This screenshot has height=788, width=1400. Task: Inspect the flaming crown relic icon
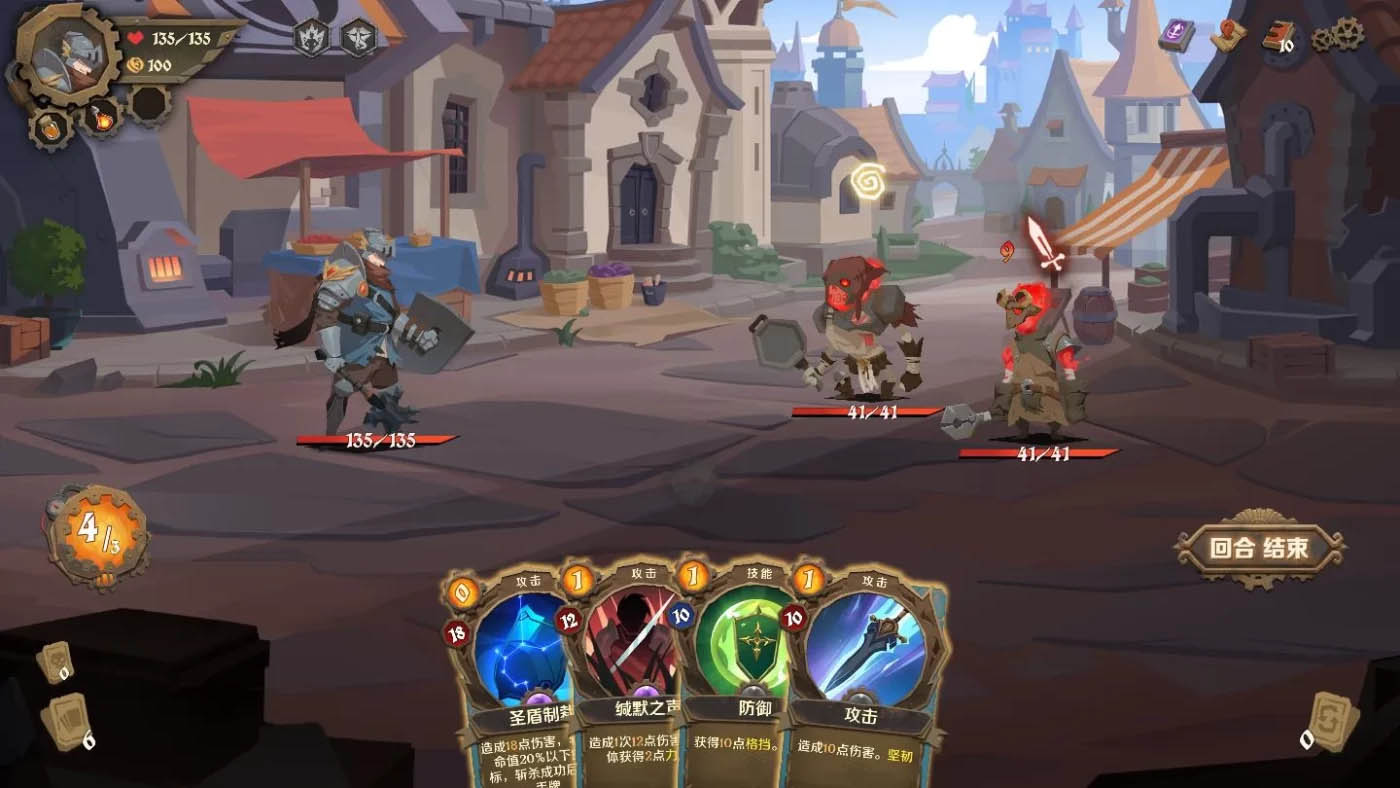coord(311,38)
